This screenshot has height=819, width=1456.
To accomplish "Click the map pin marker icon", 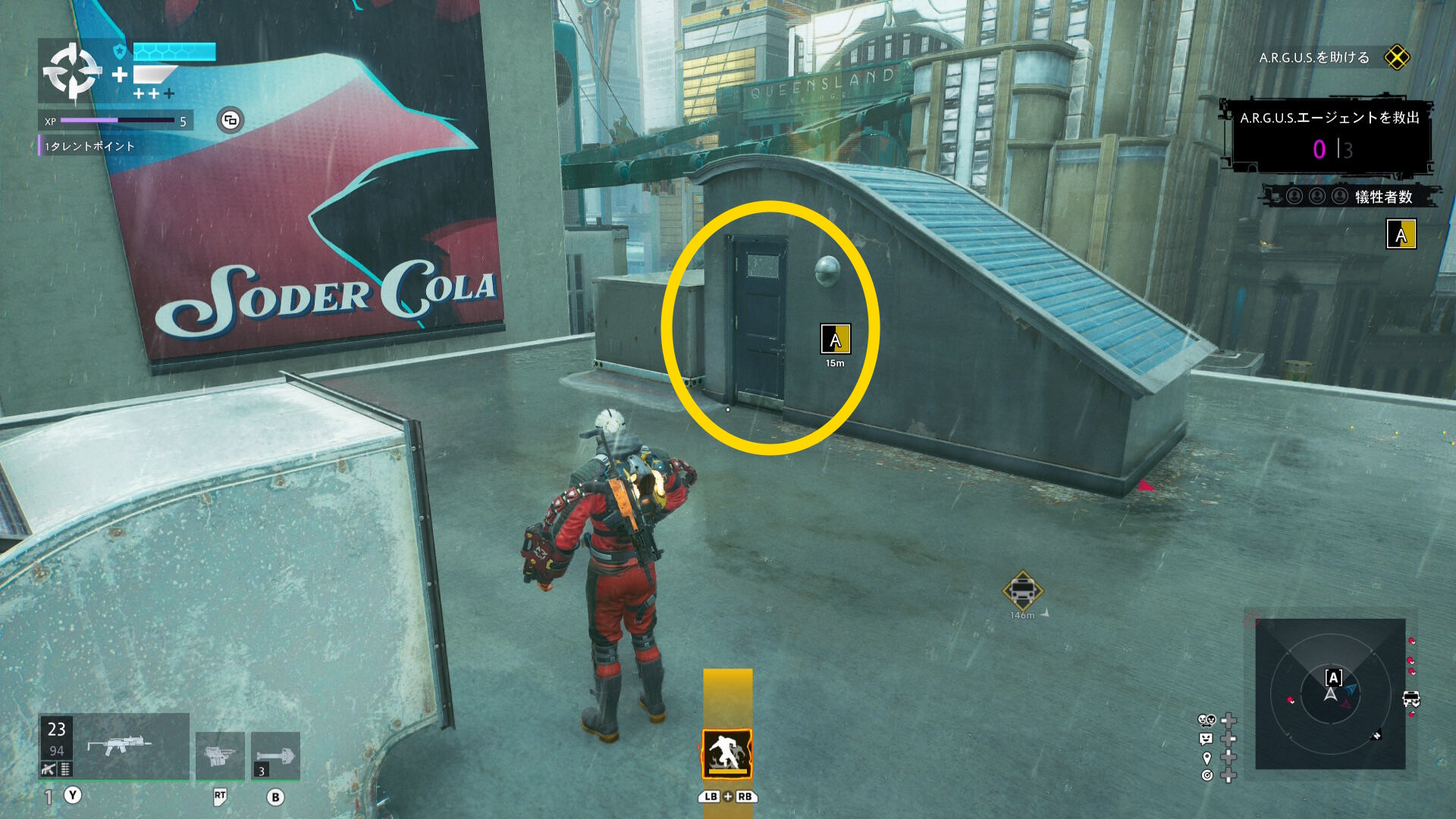I will [x=1207, y=758].
